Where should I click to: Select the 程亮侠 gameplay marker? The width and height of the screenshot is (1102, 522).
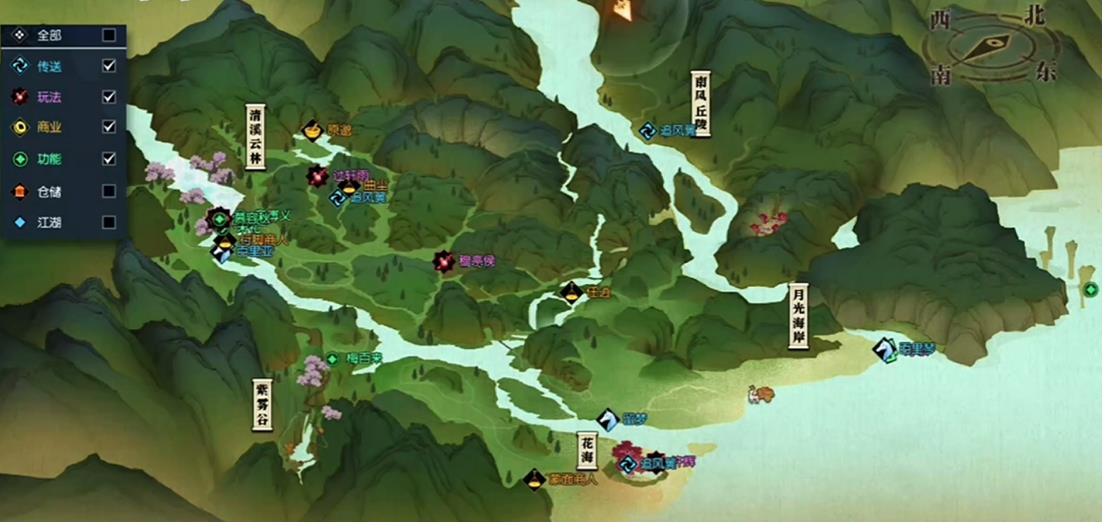point(443,262)
